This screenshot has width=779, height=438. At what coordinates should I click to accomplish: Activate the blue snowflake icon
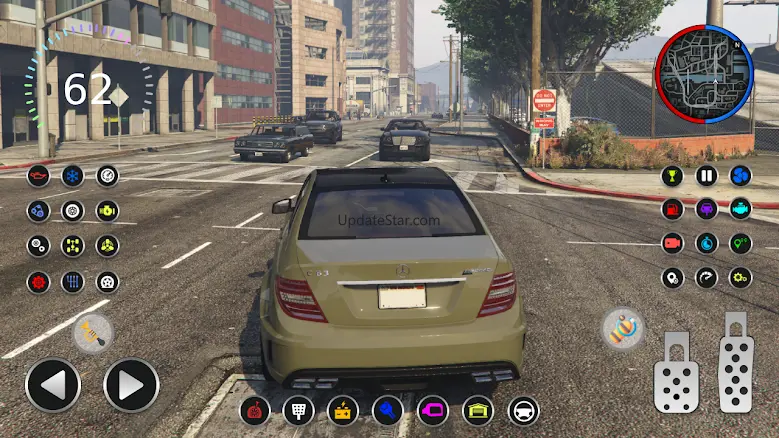pos(73,176)
